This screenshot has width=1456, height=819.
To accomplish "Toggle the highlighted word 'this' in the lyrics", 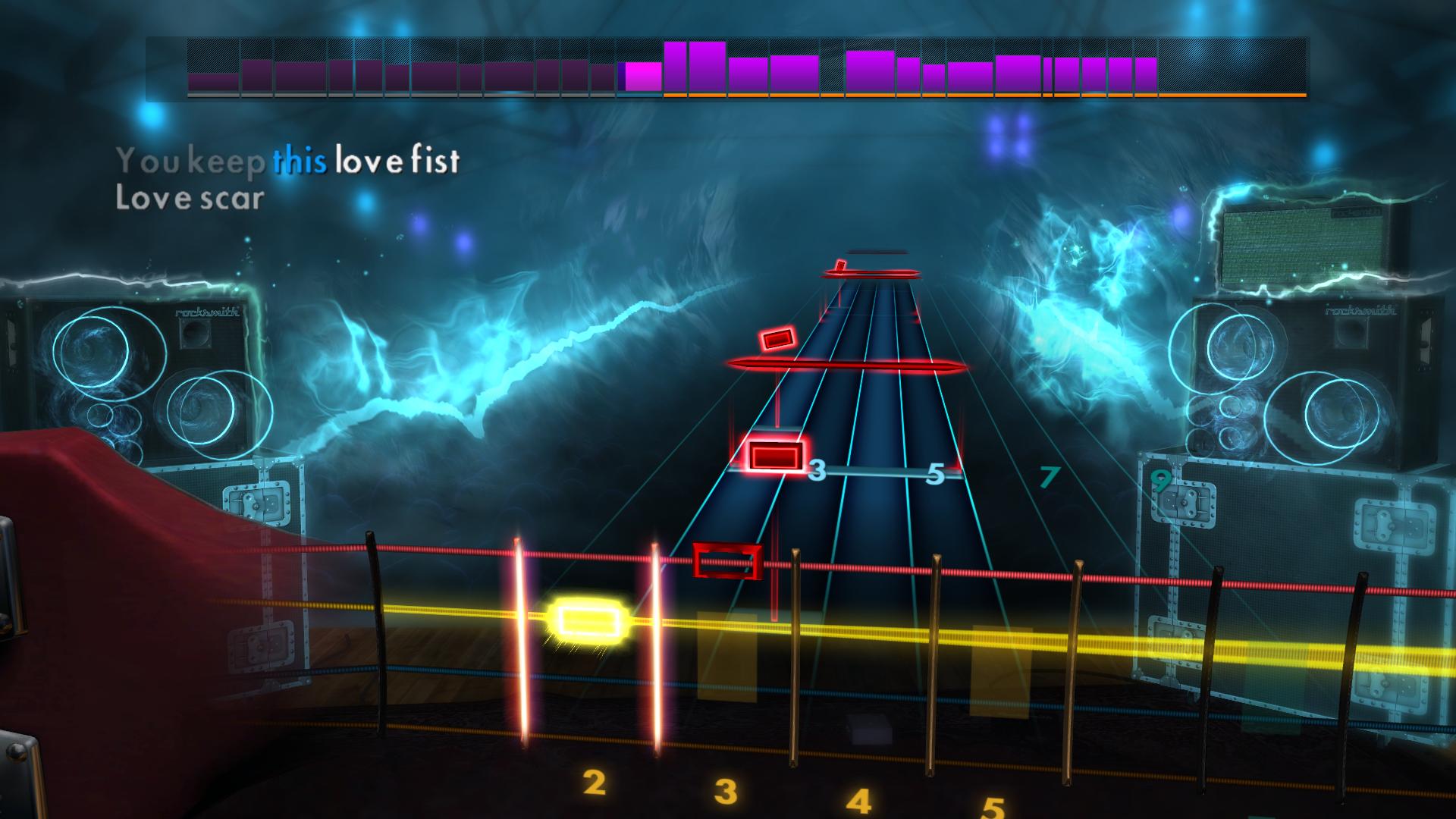I will 300,160.
